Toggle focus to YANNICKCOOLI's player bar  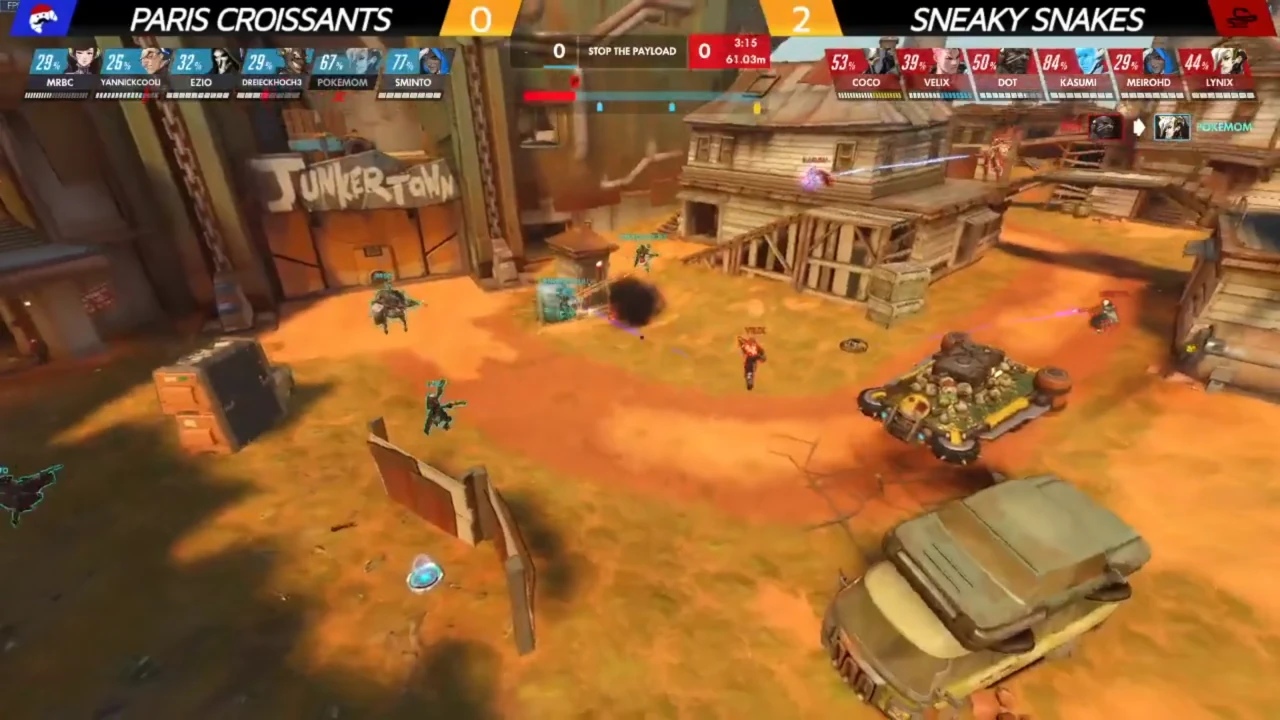(x=130, y=82)
